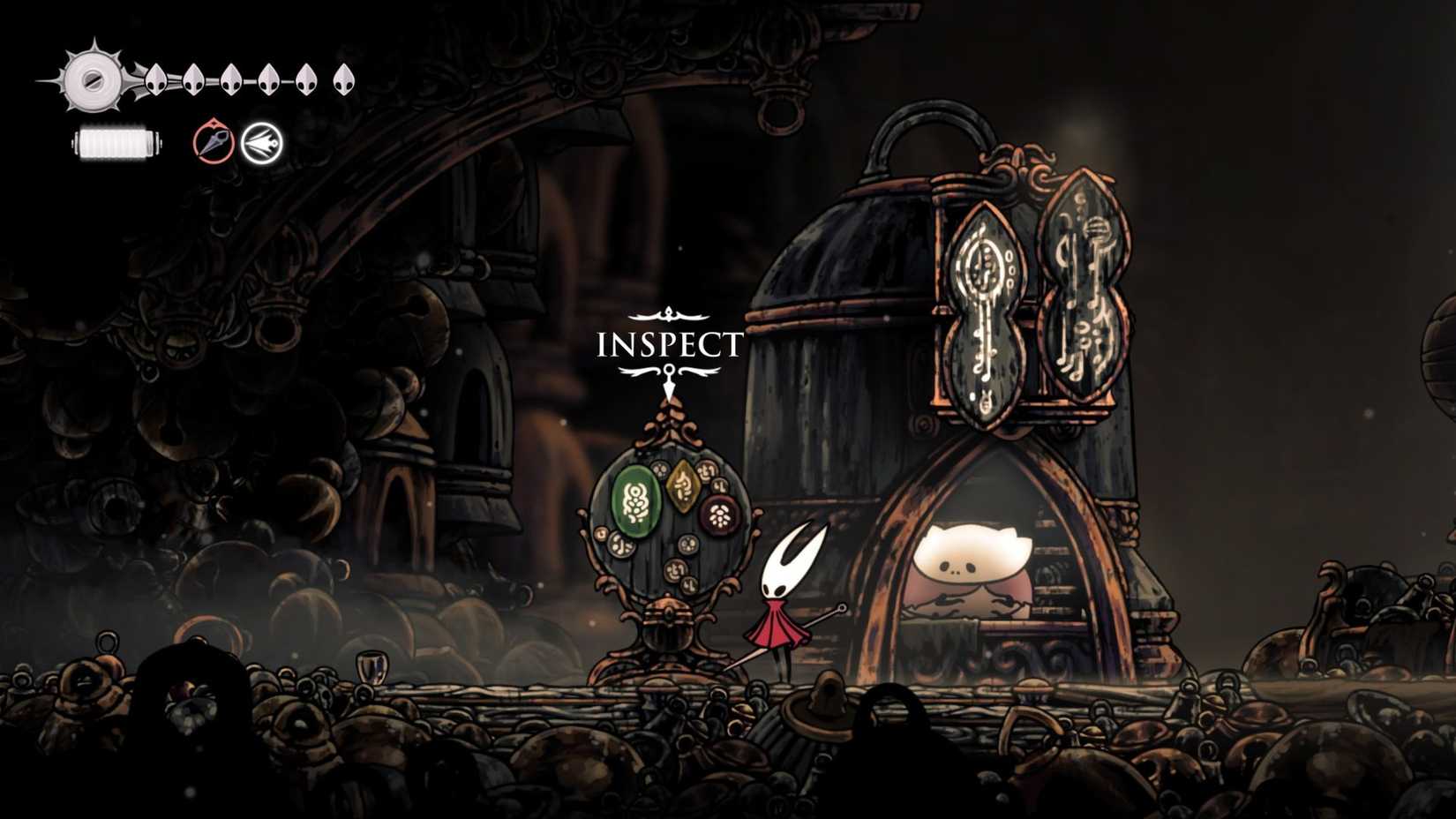Image resolution: width=1456 pixels, height=819 pixels.
Task: Expand the INSPECT prompt above the wish board
Action: (x=671, y=344)
